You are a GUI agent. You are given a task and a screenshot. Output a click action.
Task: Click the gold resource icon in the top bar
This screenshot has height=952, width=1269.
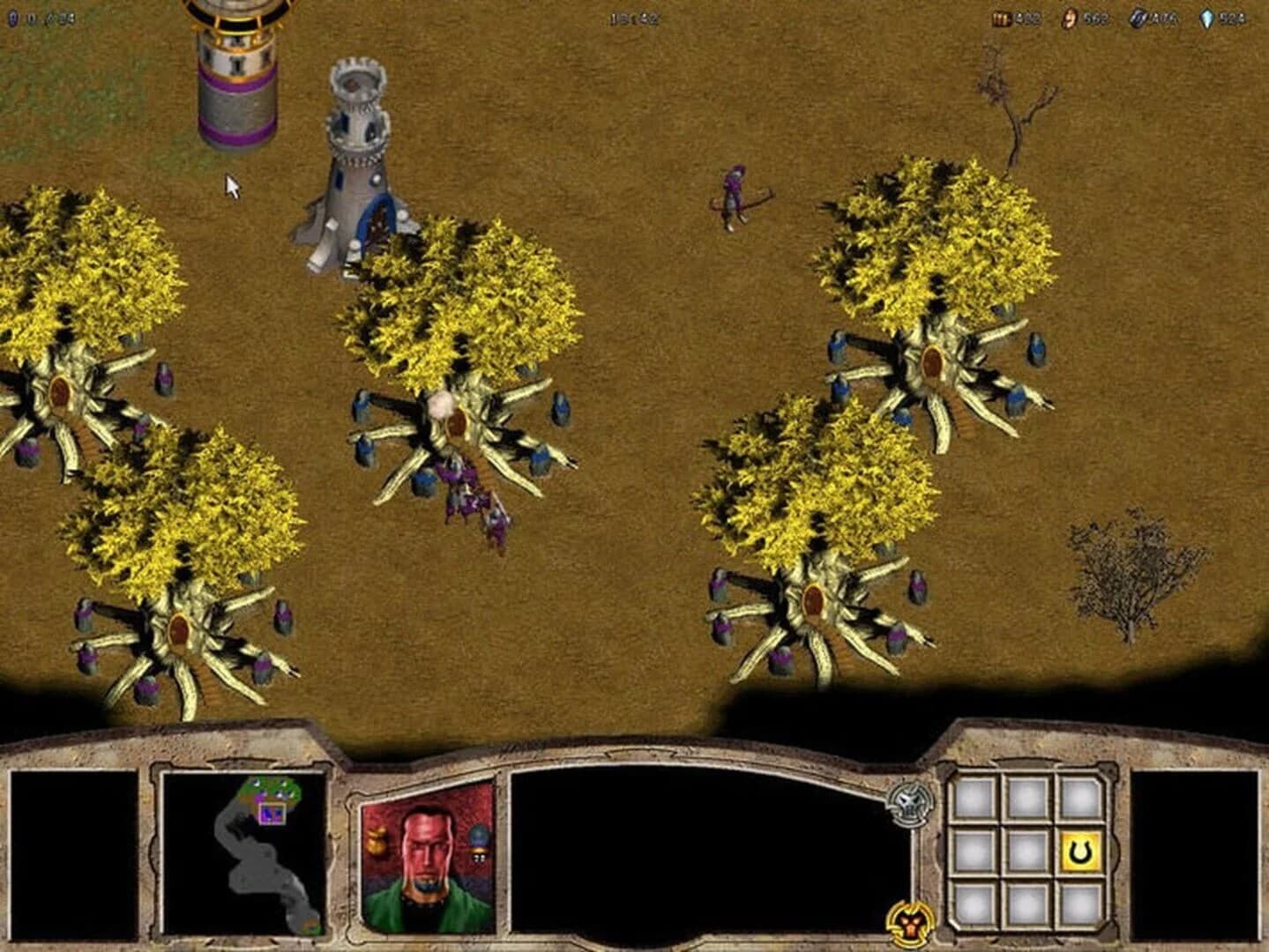[x=1069, y=17]
